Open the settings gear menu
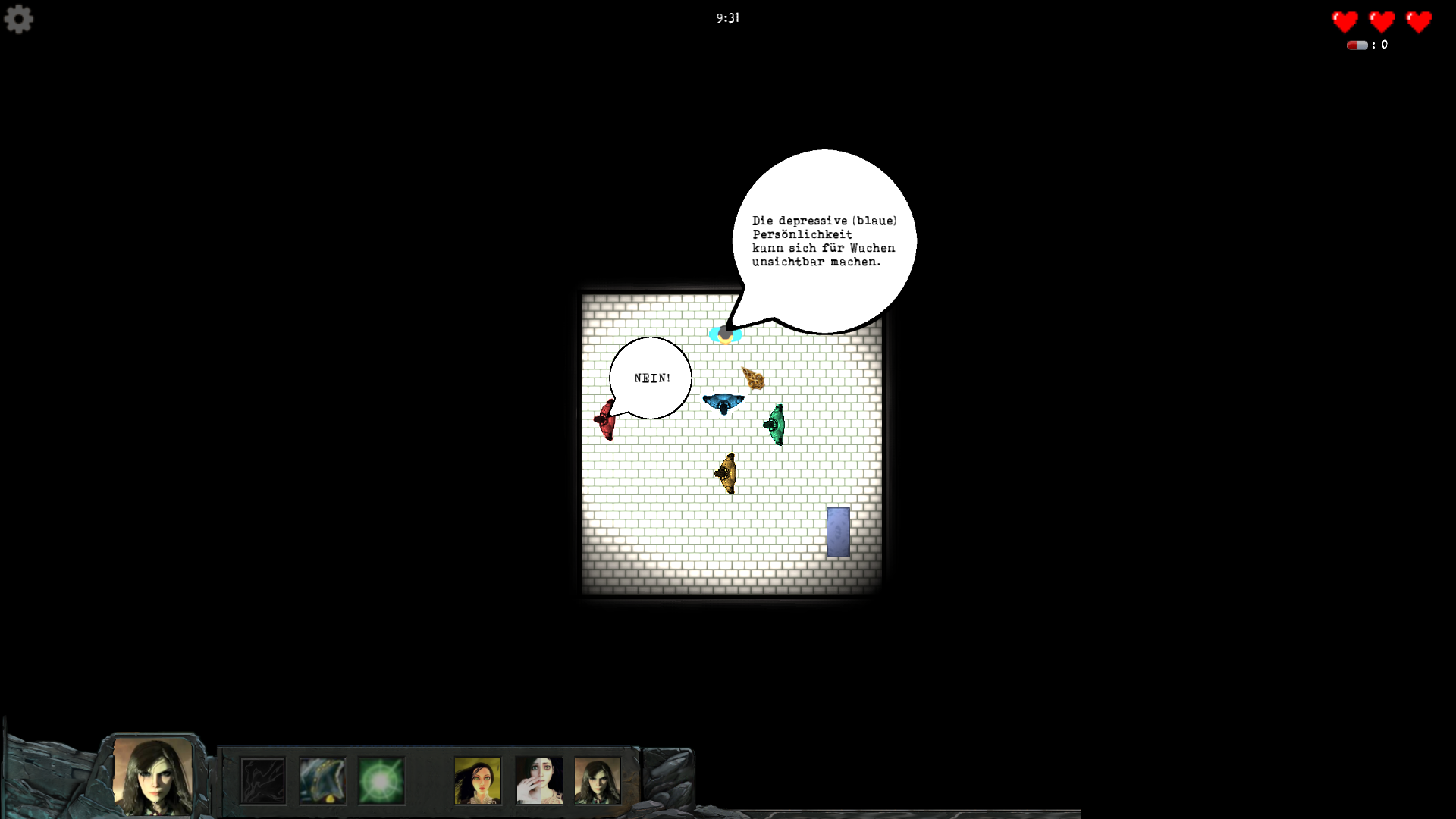The image size is (1456, 819). (x=19, y=19)
